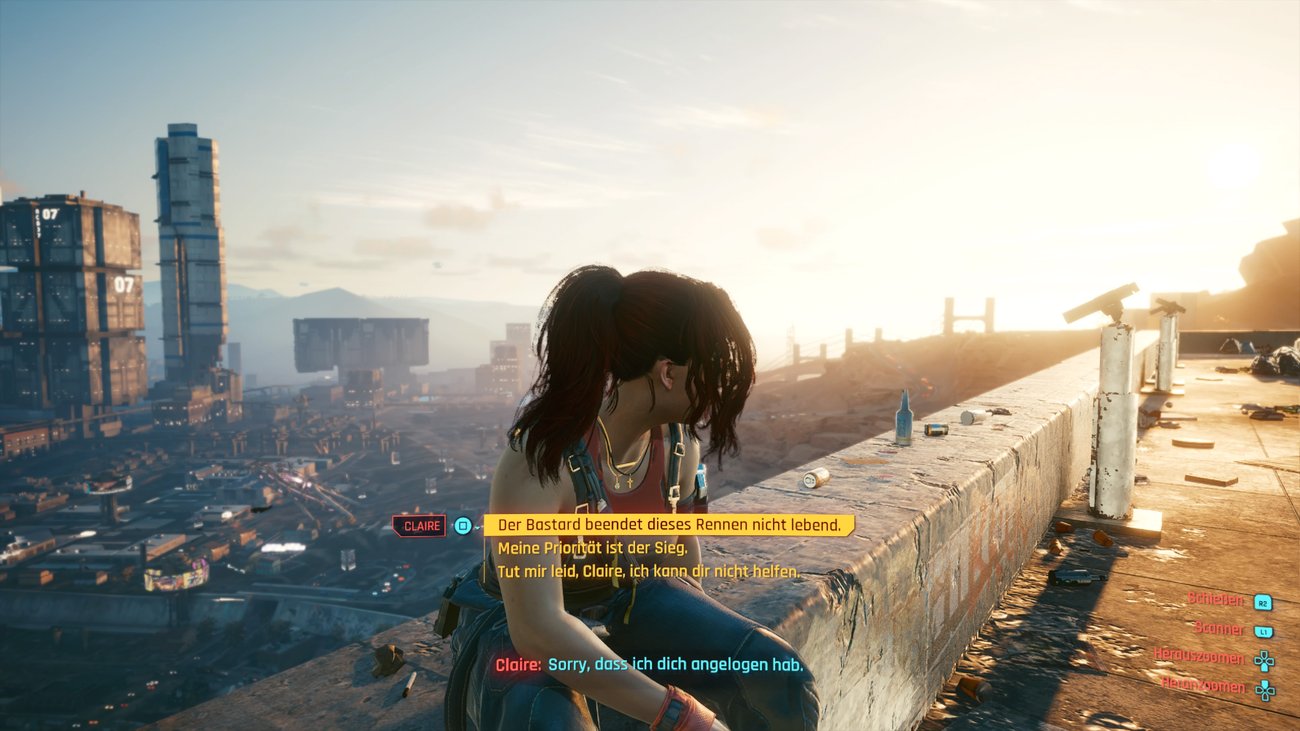
Task: Select 'Tut mir leid, Claire, ich kann dir nicht helfen'
Action: [648, 572]
